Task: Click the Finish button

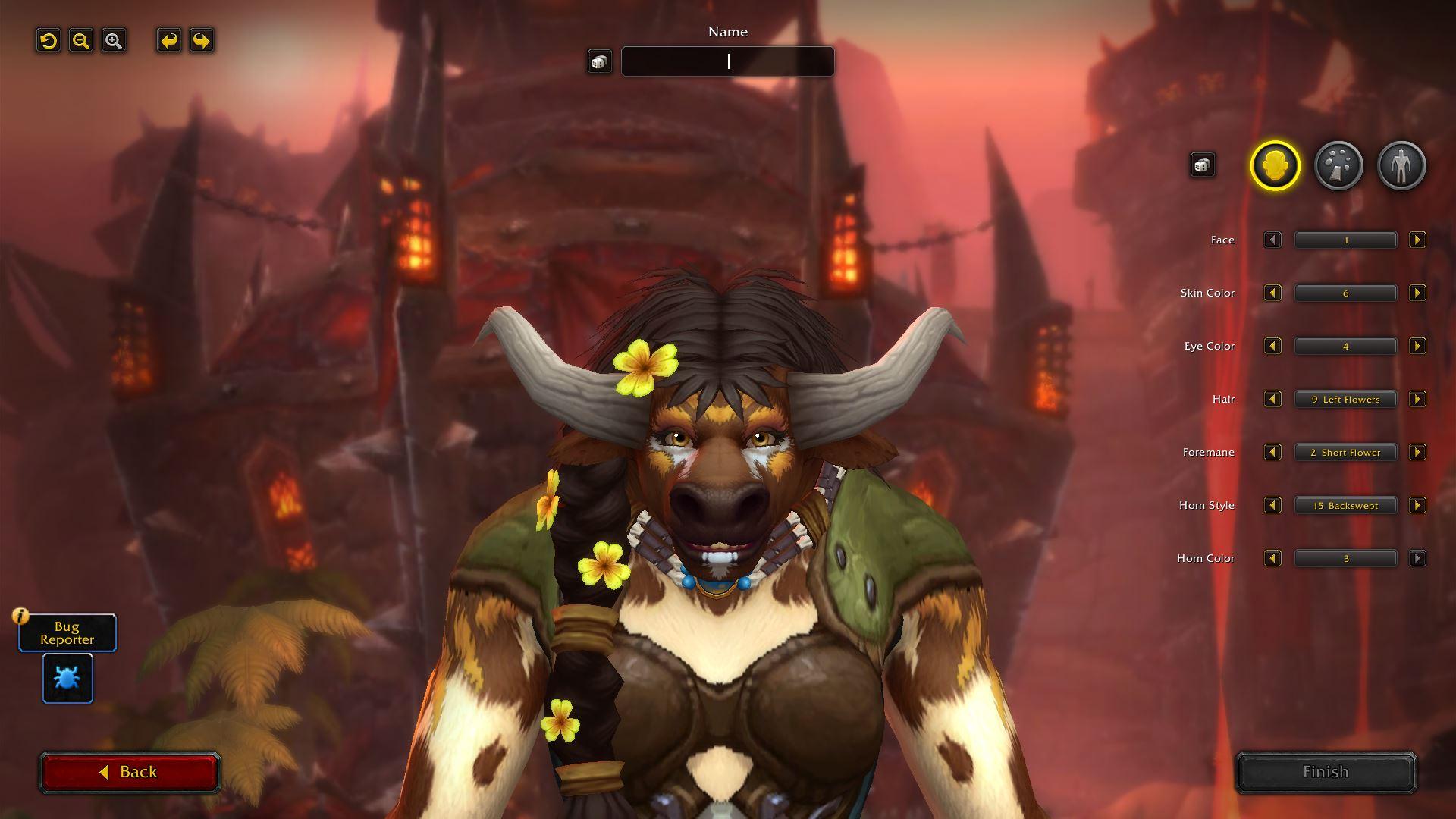Action: point(1326,772)
